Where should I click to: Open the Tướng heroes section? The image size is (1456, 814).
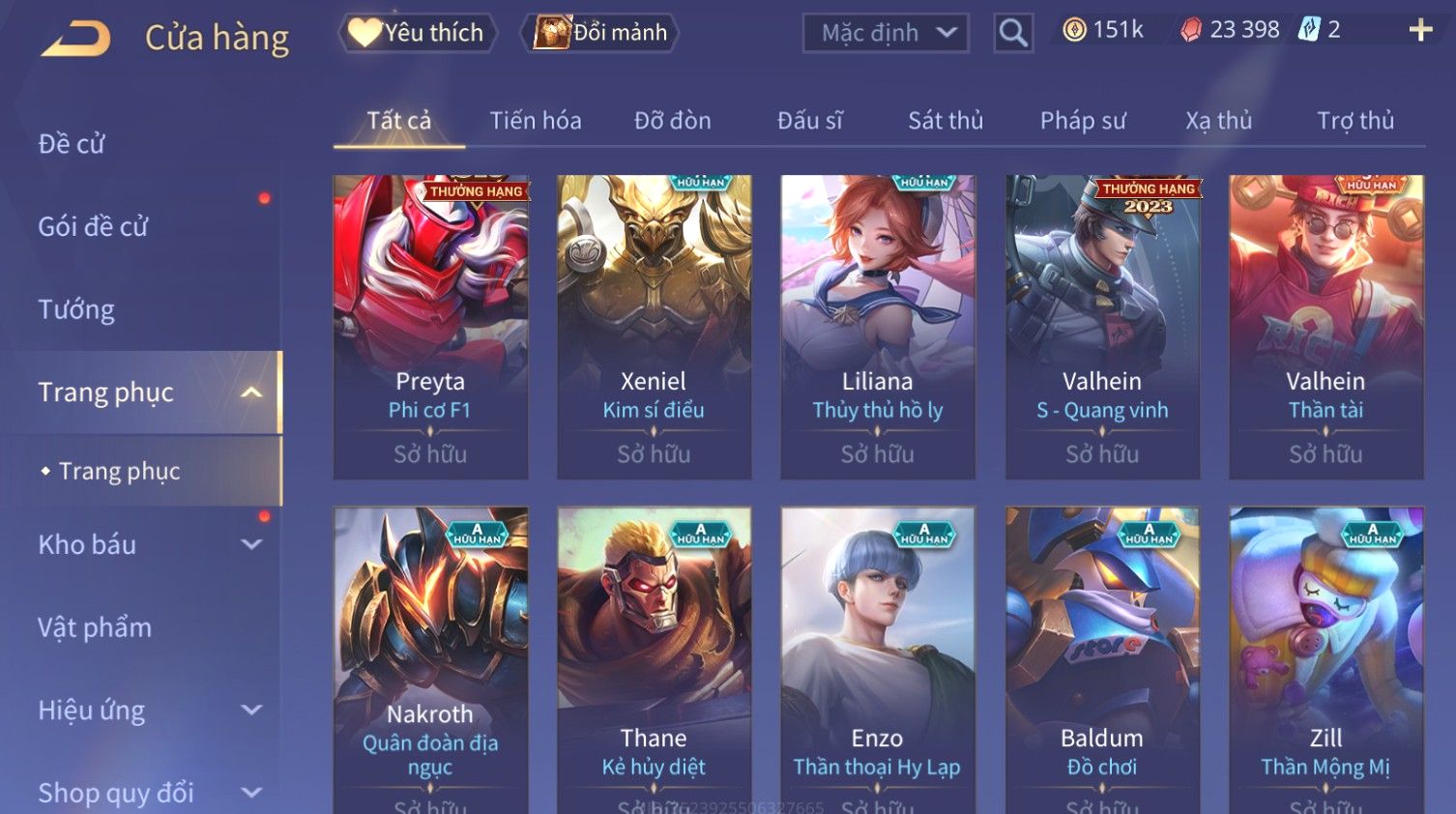[76, 309]
